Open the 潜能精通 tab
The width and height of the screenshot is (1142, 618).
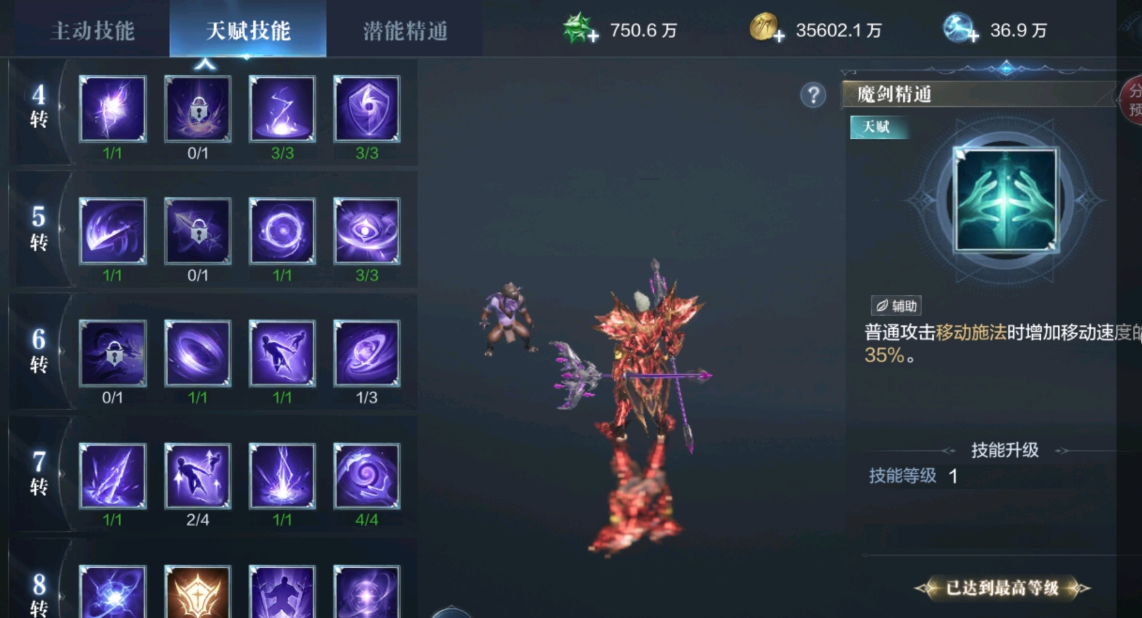pyautogui.click(x=405, y=30)
